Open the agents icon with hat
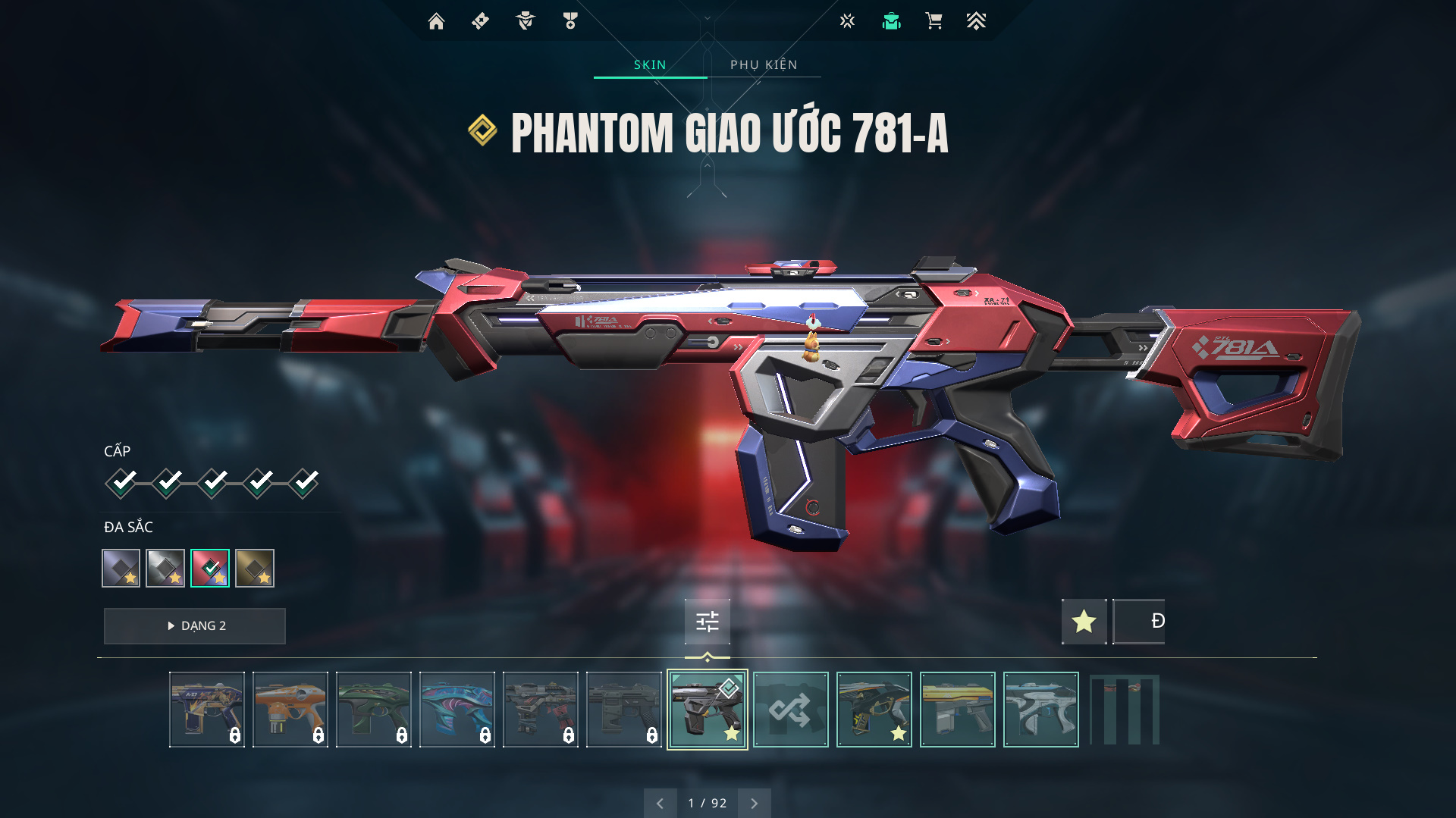Viewport: 1456px width, 818px height. [x=525, y=21]
